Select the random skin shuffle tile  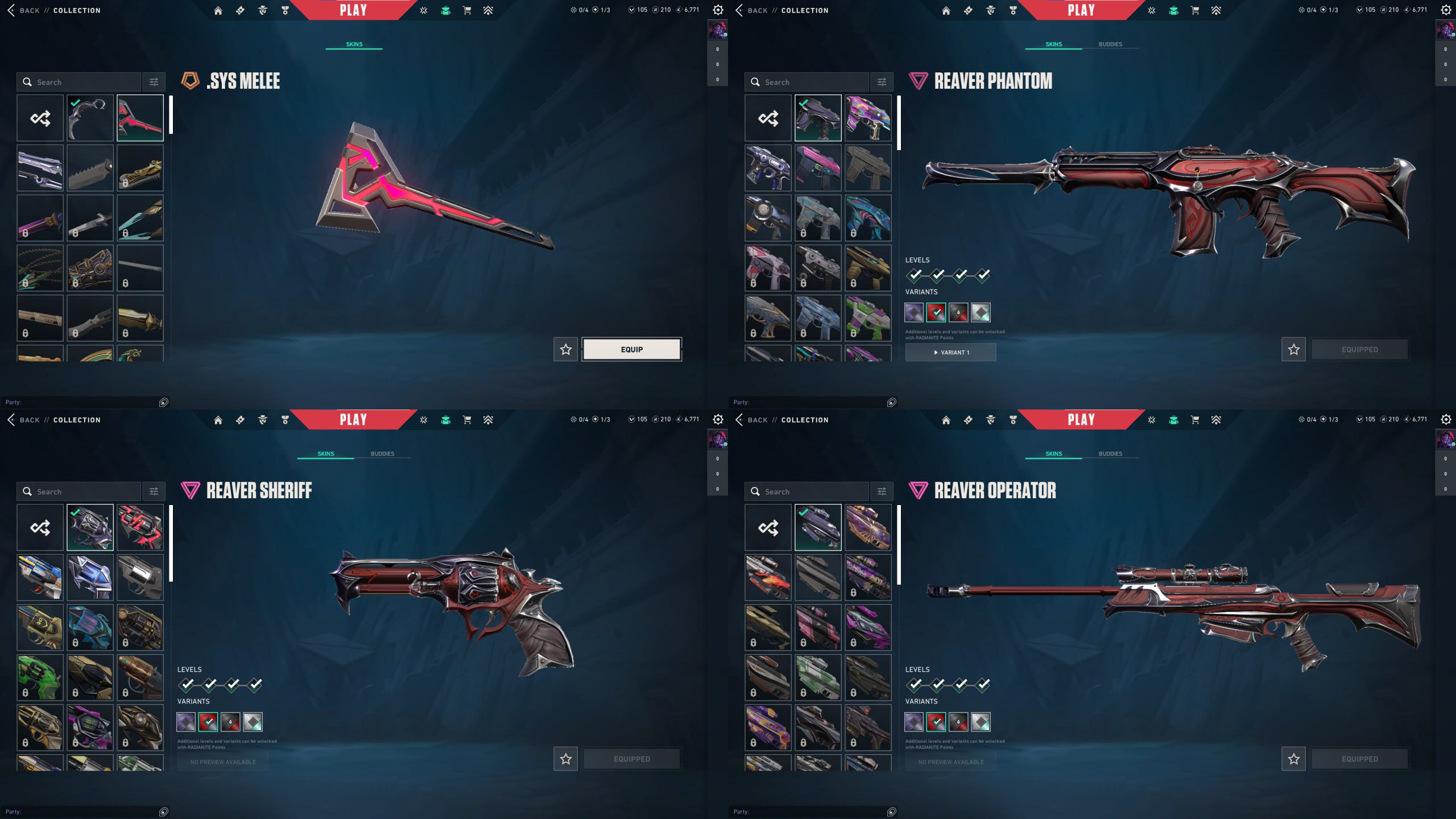click(40, 118)
